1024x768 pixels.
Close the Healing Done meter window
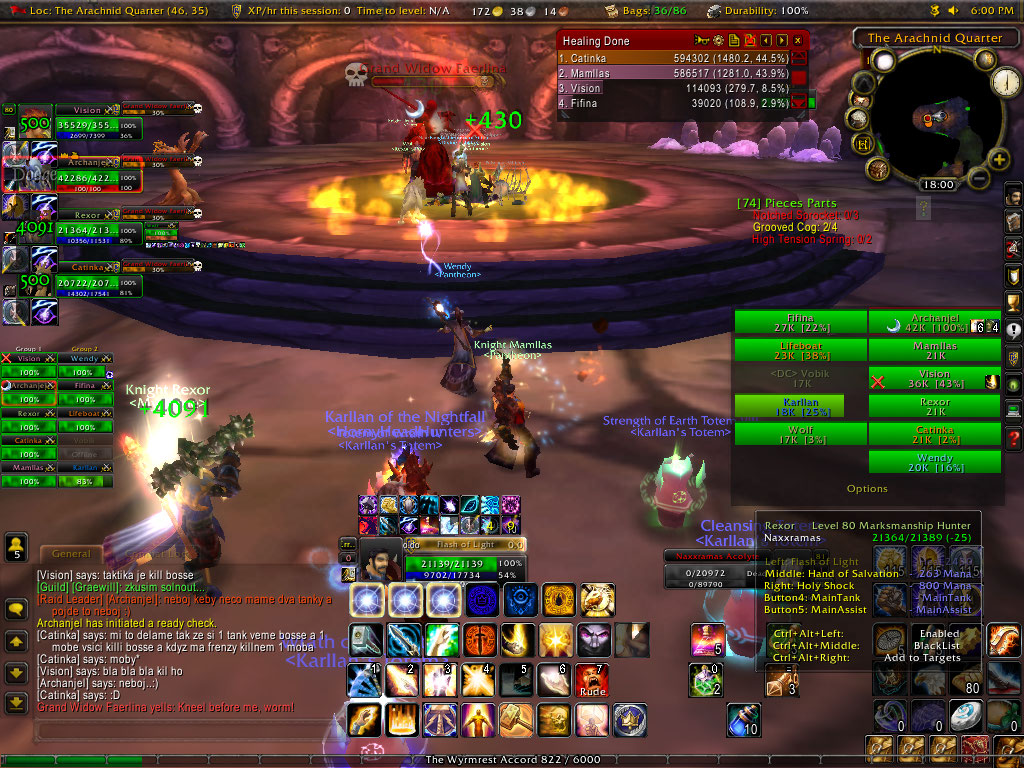[797, 41]
